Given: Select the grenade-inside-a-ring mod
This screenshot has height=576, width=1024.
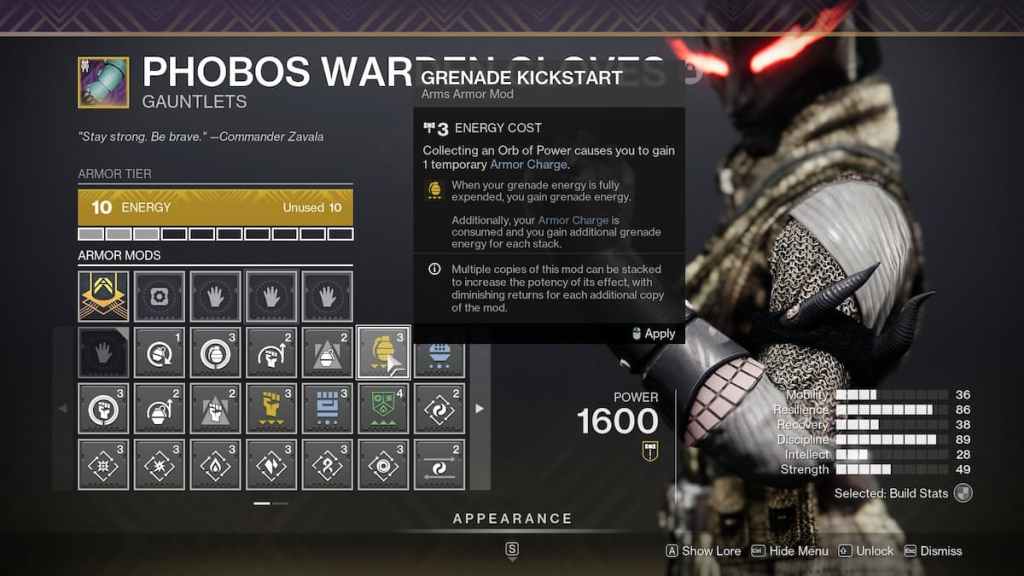Looking at the screenshot, I should click(x=215, y=352).
